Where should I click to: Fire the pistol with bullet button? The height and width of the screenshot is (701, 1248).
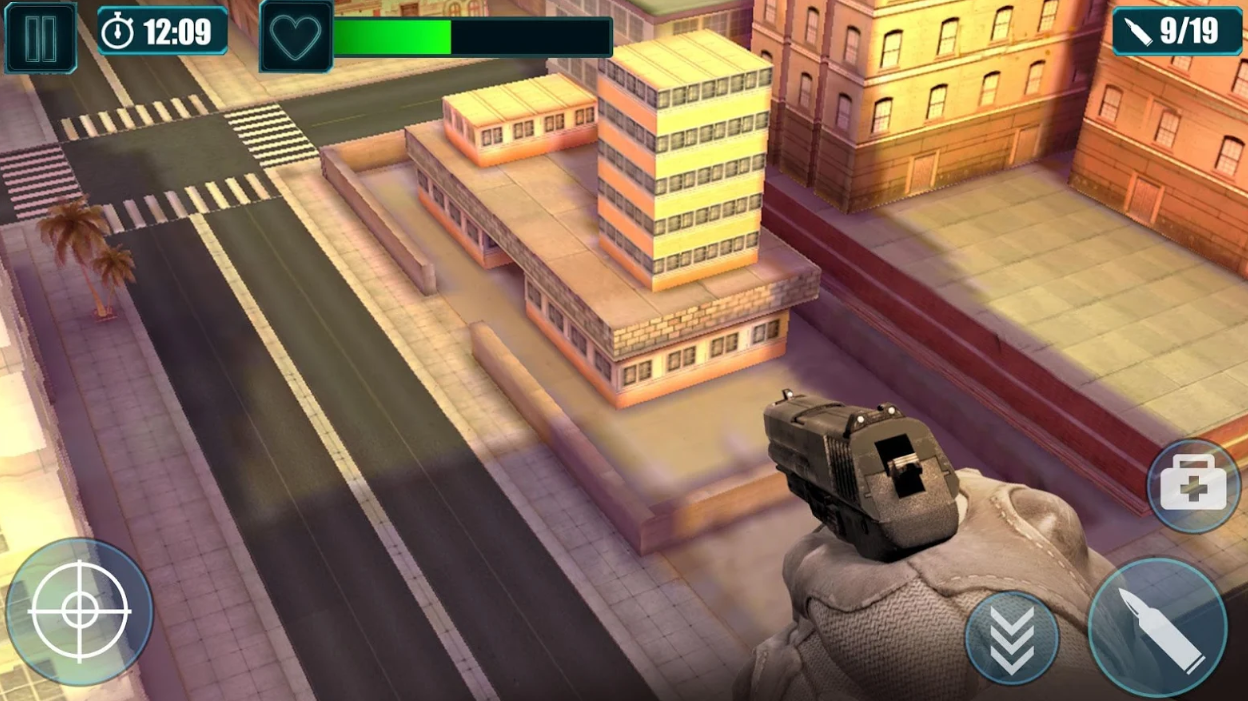pyautogui.click(x=1157, y=627)
